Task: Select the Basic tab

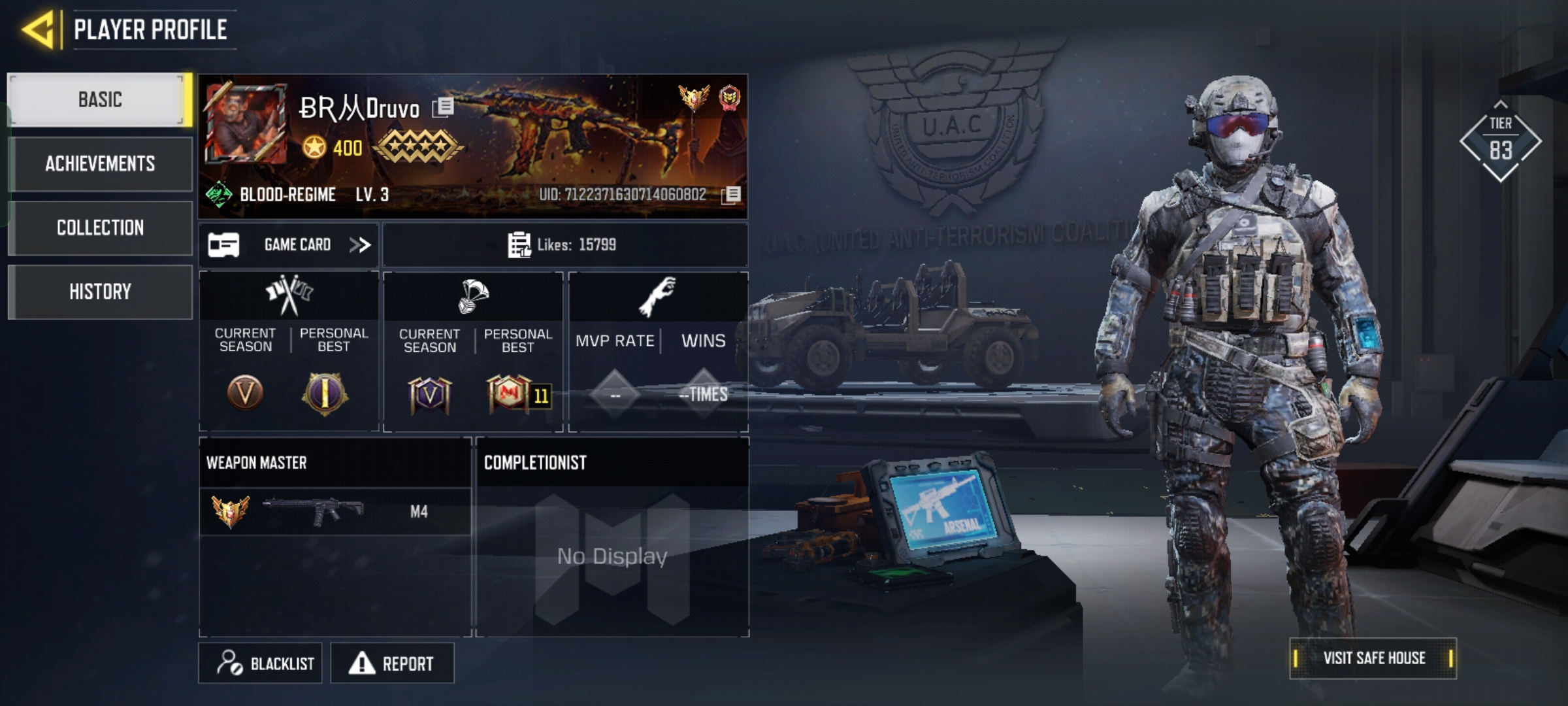Action: [99, 99]
